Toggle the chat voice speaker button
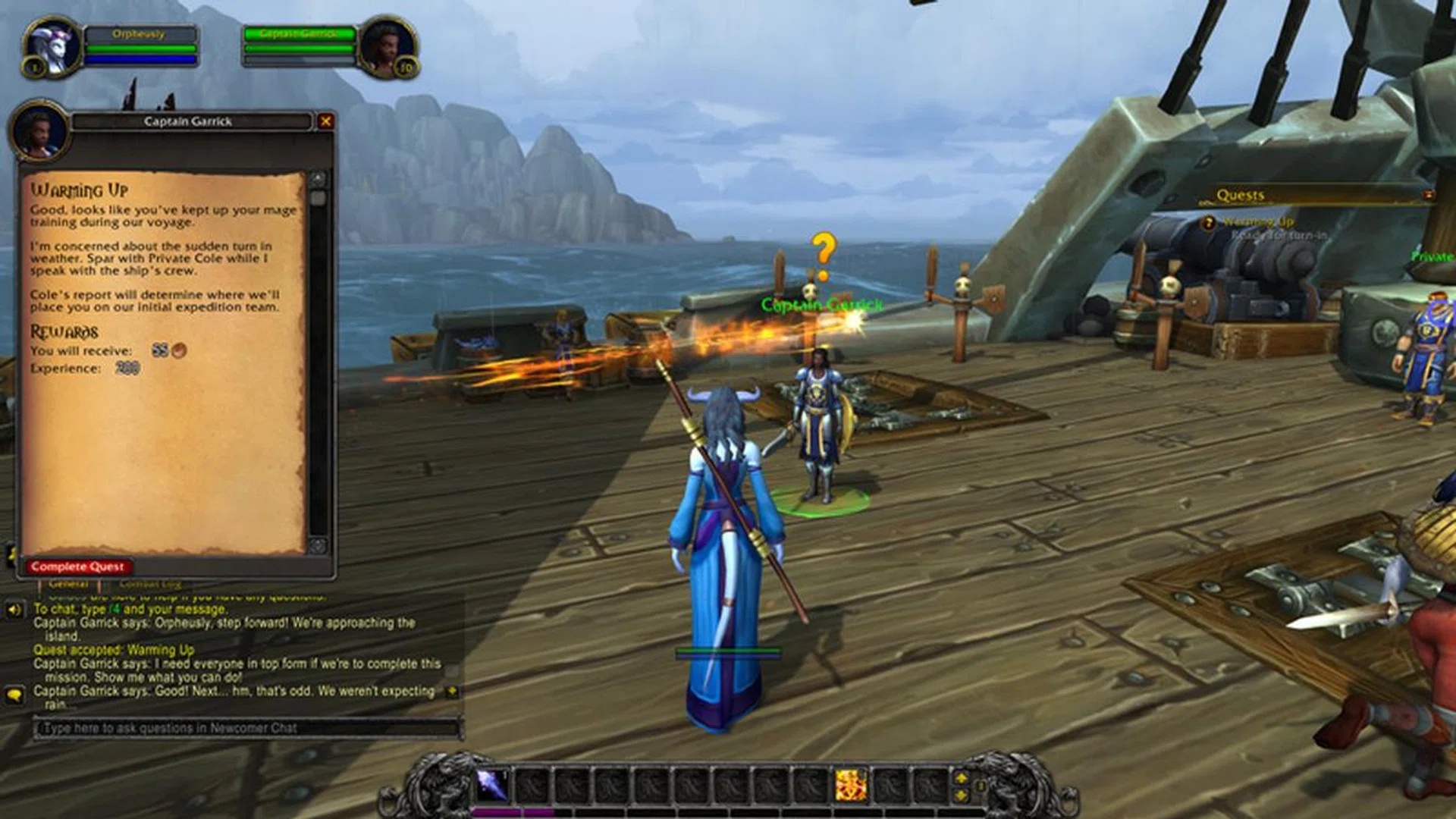Screen dimensions: 1456x819 click(14, 610)
